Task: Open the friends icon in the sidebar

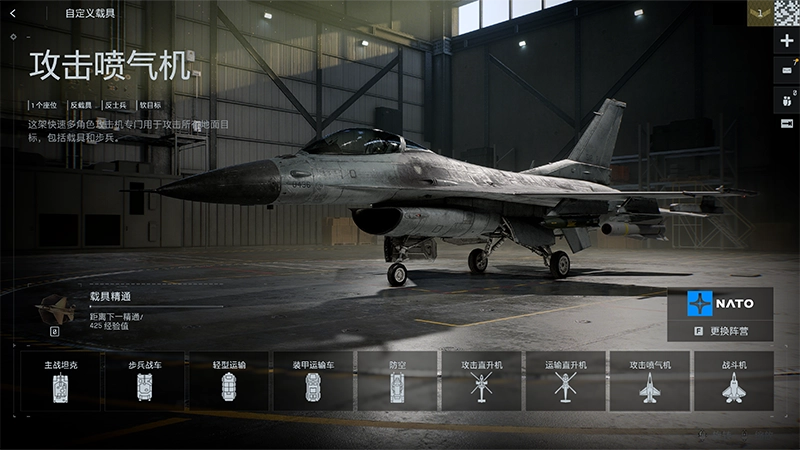Action: coord(787,99)
